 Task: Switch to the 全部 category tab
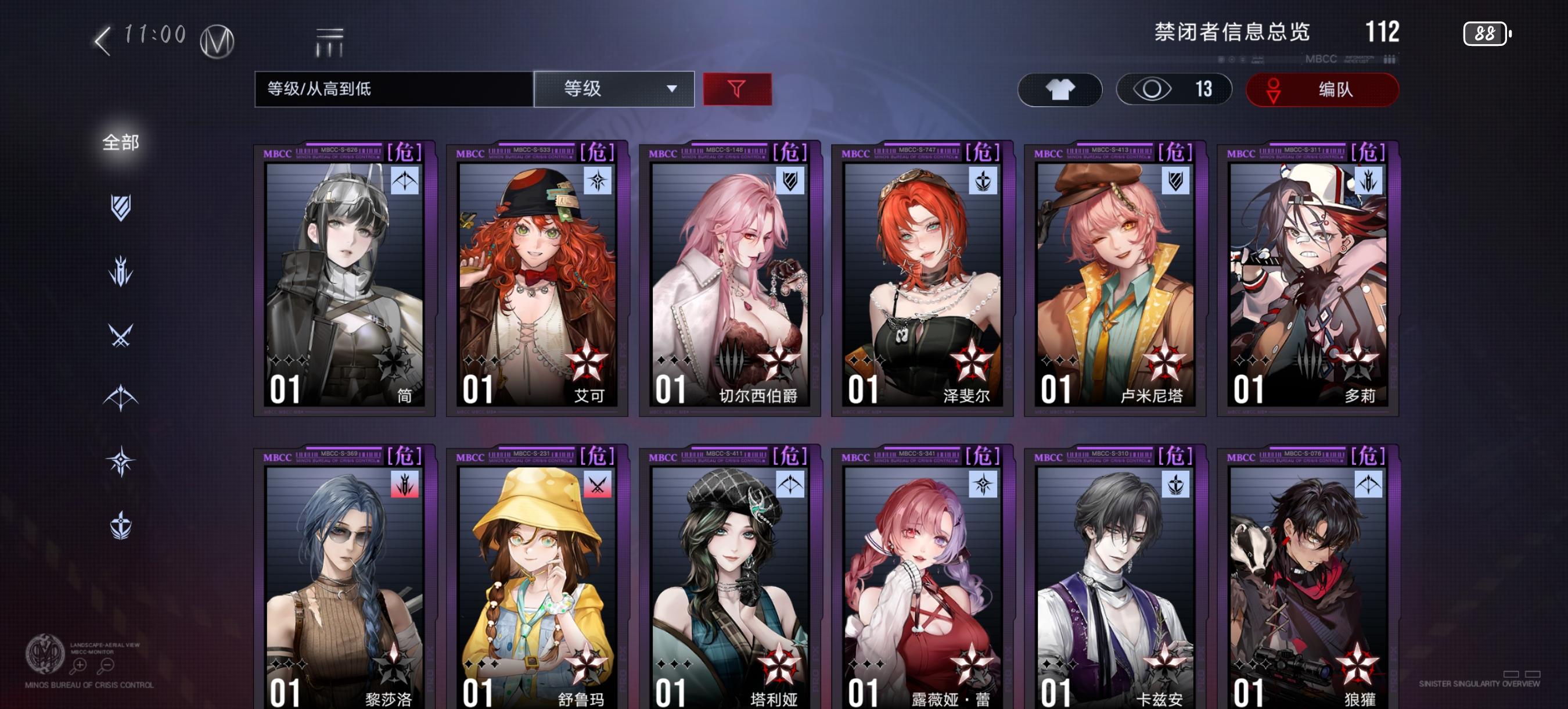120,141
